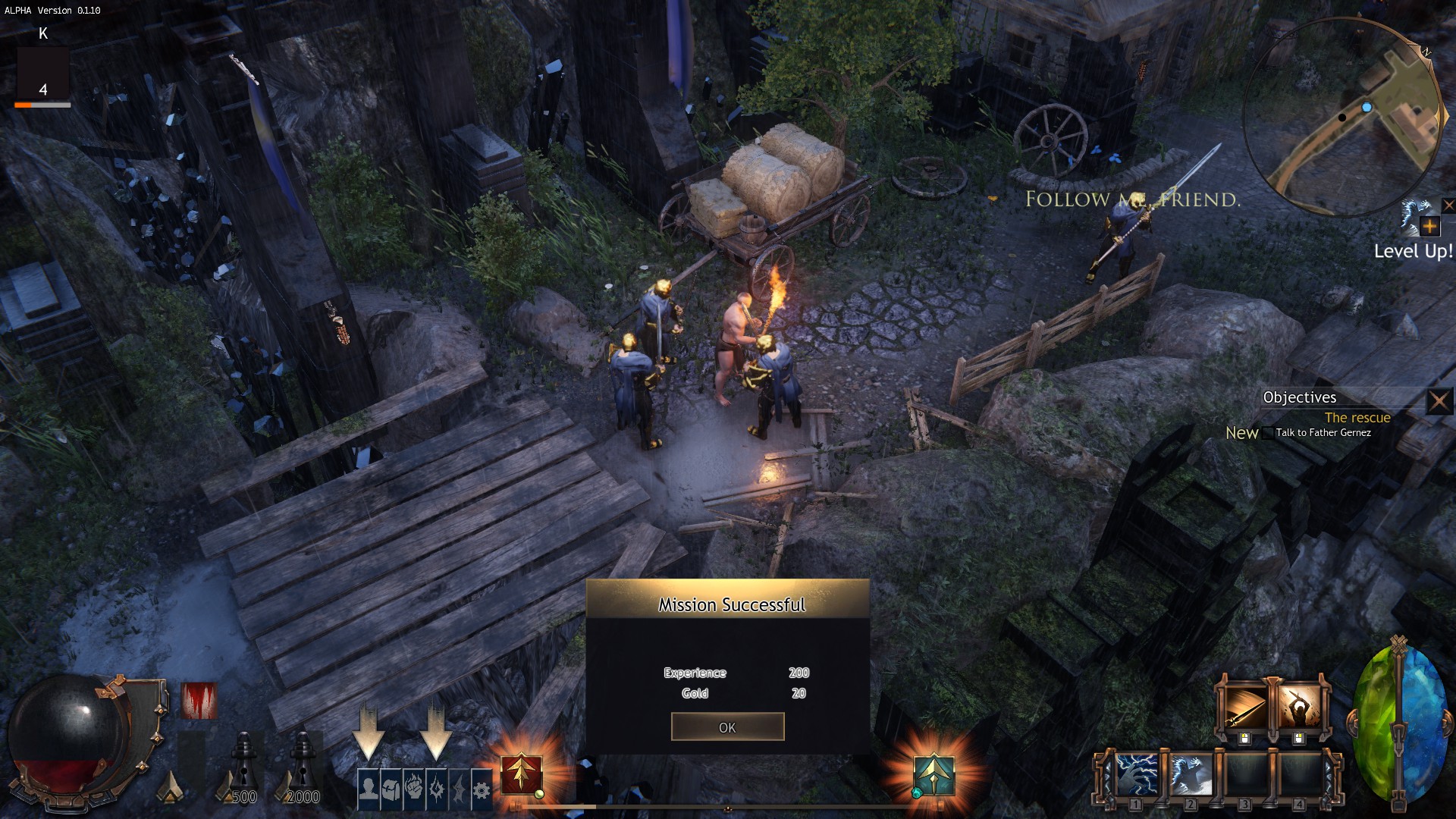This screenshot has width=1456, height=819.
Task: Dismiss the Level Up notification
Action: [x=1448, y=206]
